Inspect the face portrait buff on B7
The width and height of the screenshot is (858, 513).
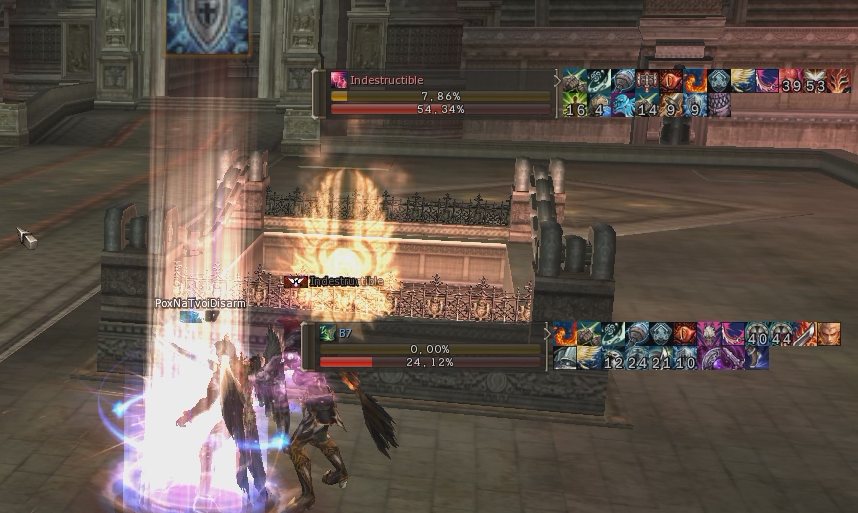point(828,334)
